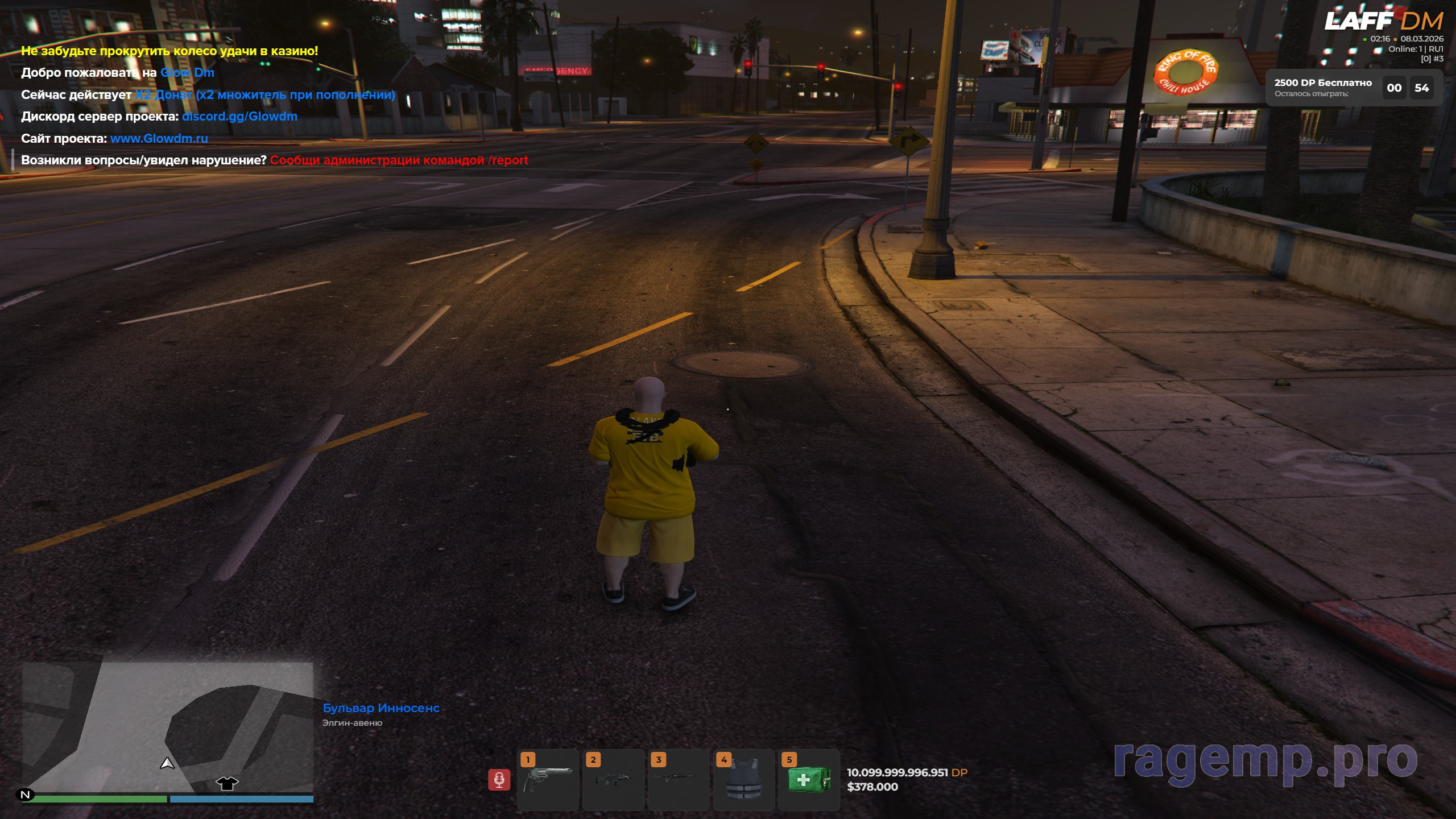
Task: Open the minimap
Action: pos(167,727)
